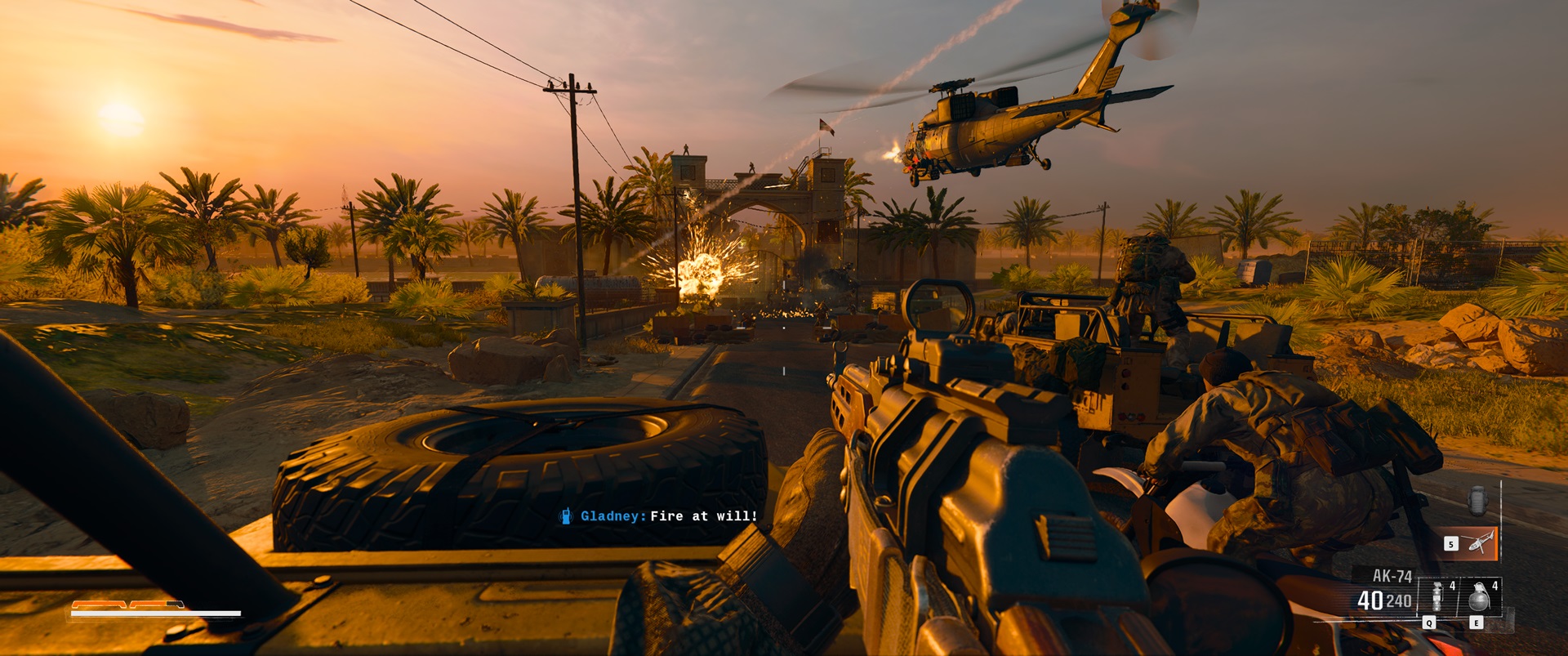Select the AK-74 weapon label
This screenshot has width=1568, height=656.
[1392, 576]
